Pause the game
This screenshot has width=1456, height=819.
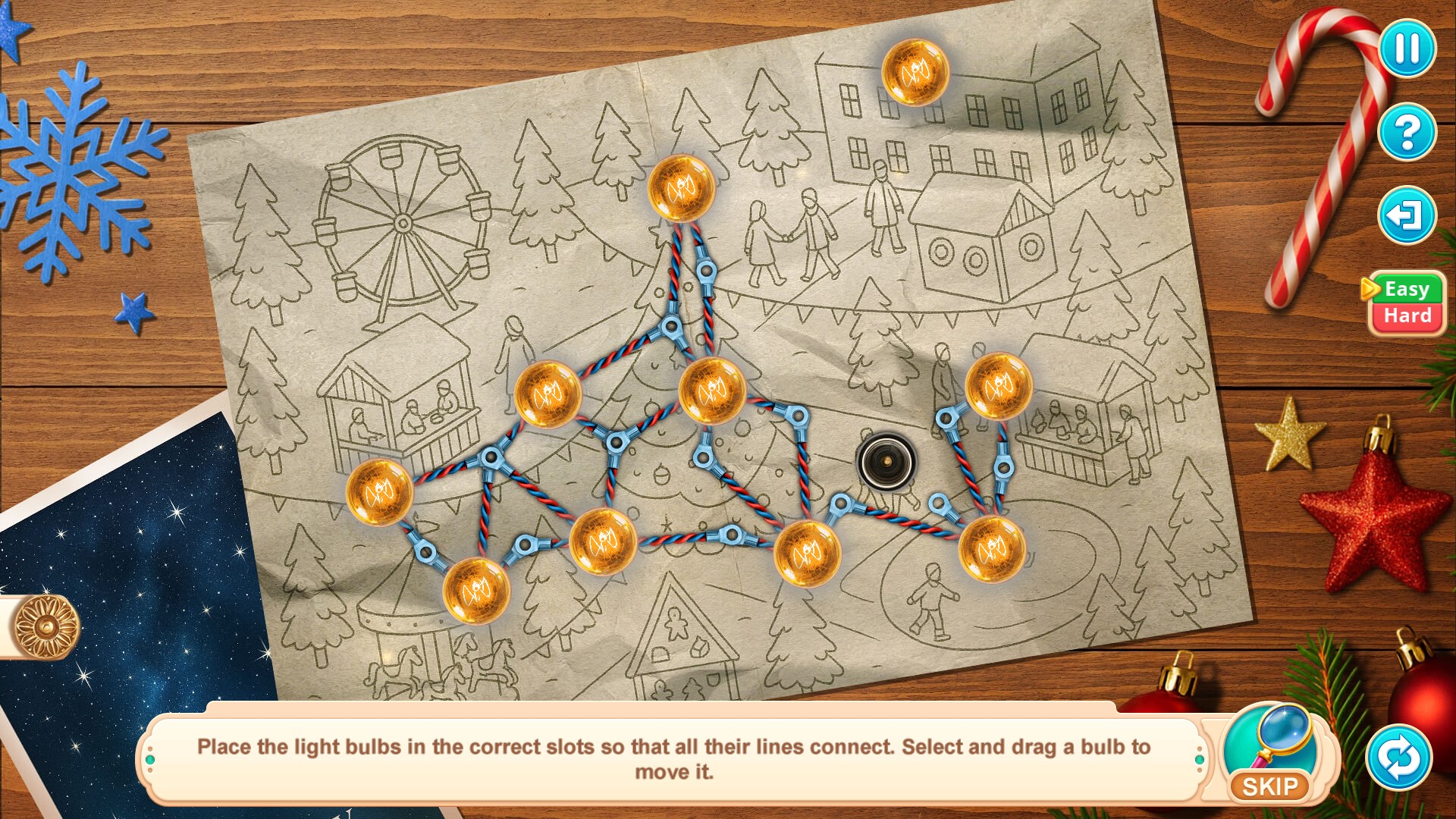pyautogui.click(x=1407, y=49)
